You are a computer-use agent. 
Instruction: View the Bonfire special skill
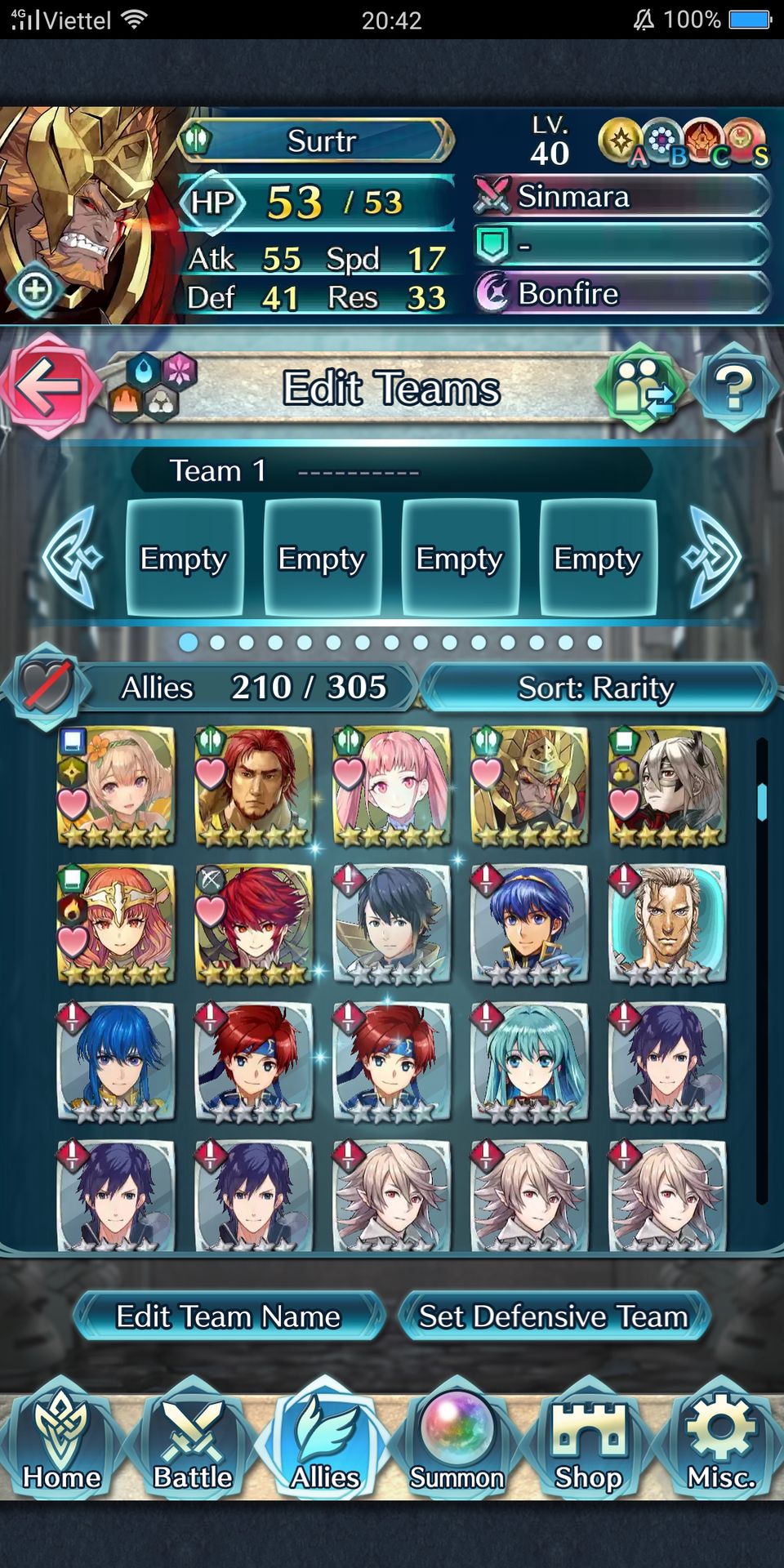click(x=622, y=293)
